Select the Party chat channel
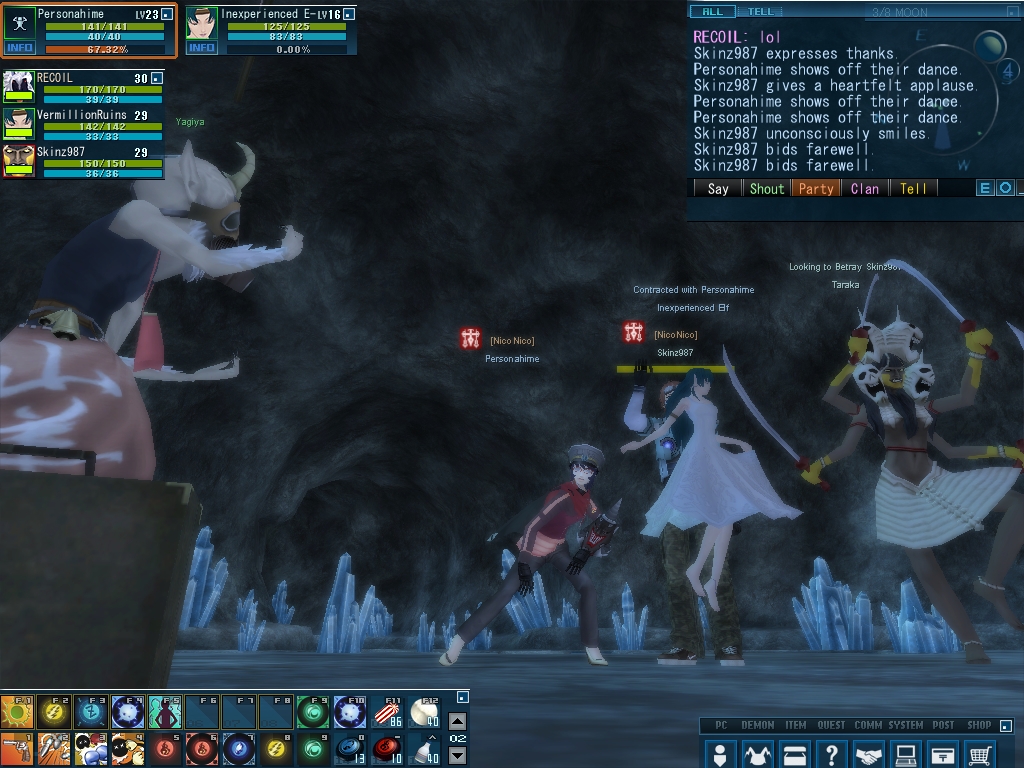Viewport: 1024px width, 768px height. [x=816, y=188]
